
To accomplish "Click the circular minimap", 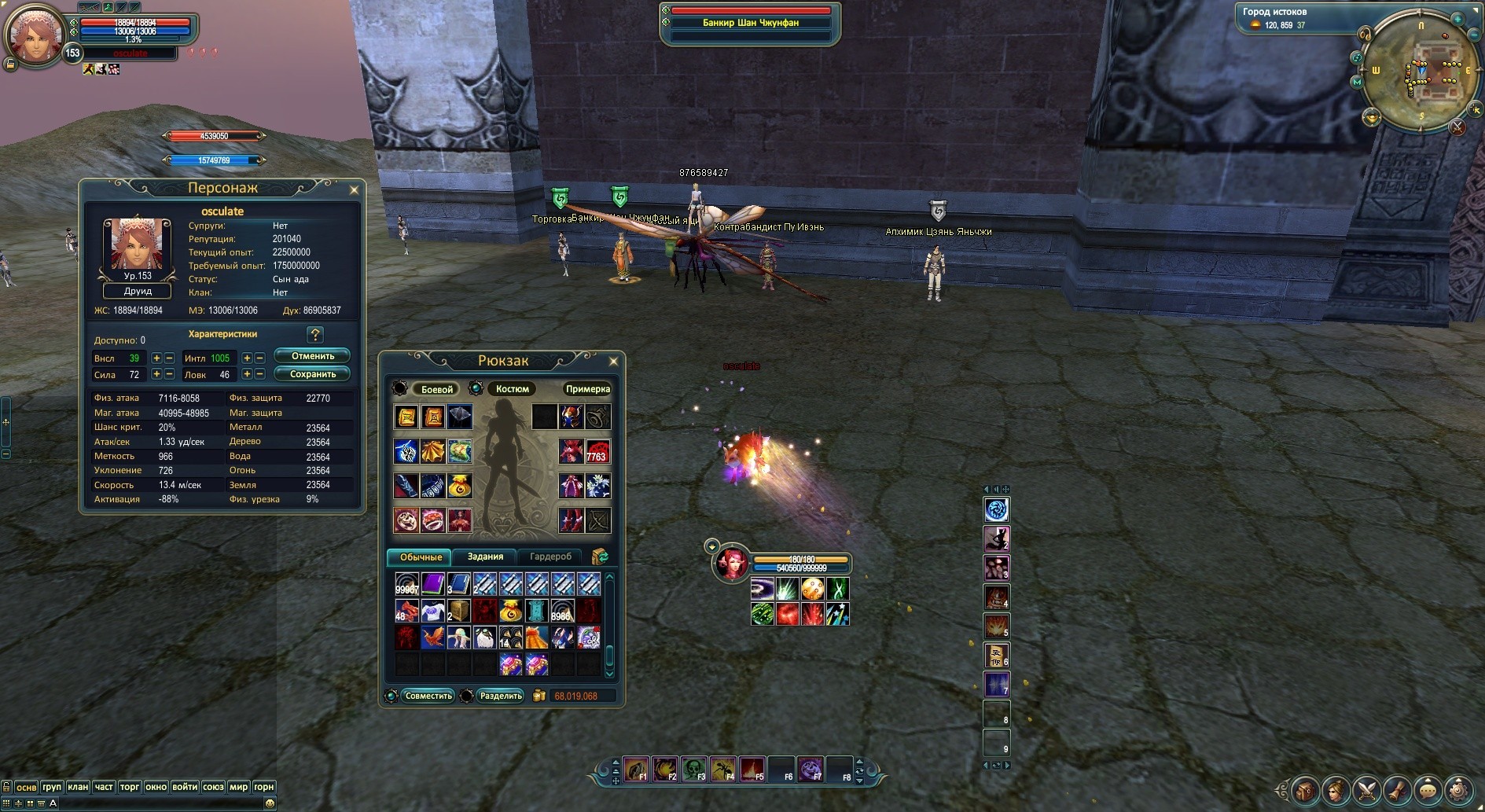I will click(x=1420, y=75).
